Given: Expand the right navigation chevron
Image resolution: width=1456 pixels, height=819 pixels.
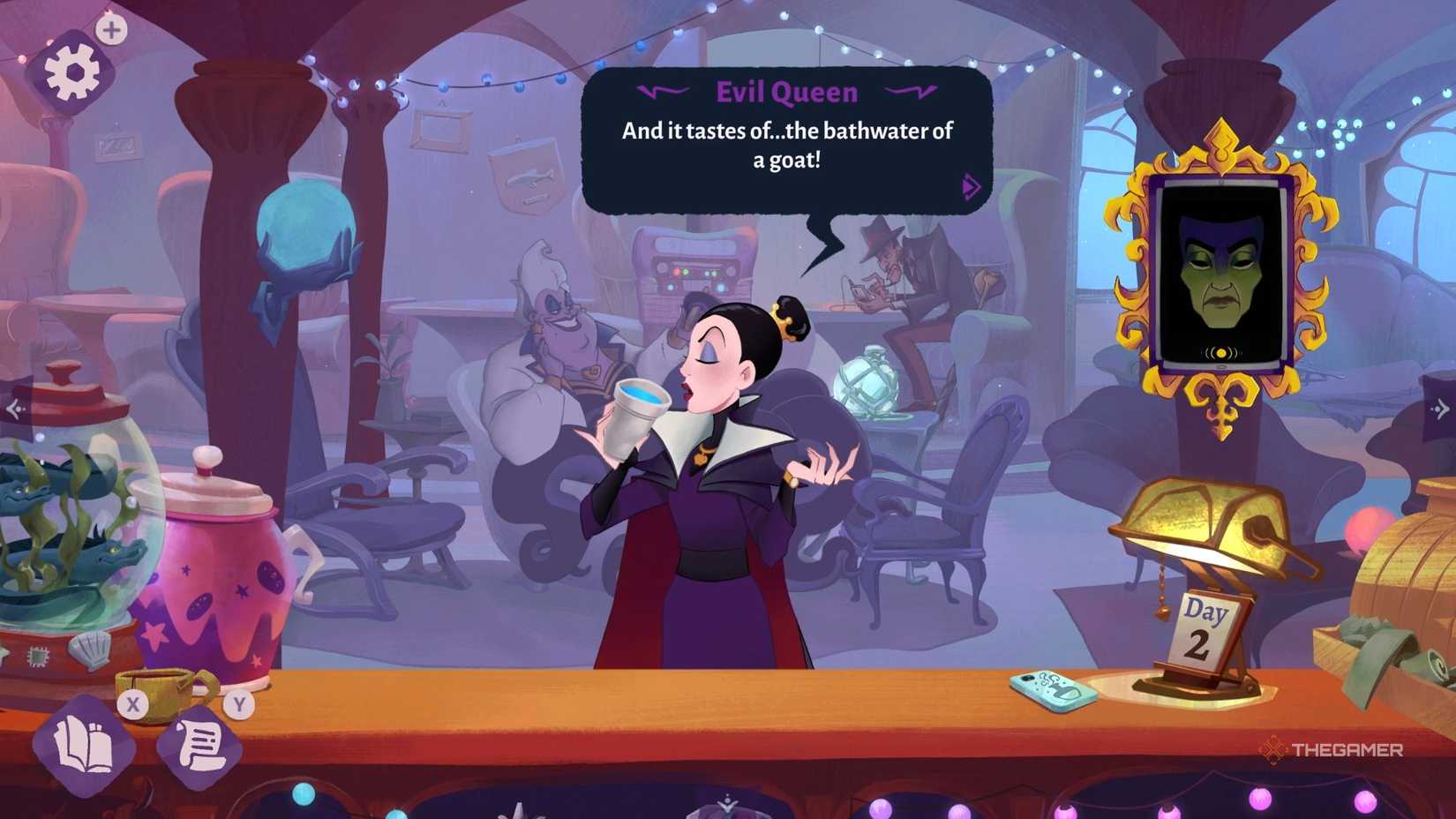Looking at the screenshot, I should [x=1440, y=407].
